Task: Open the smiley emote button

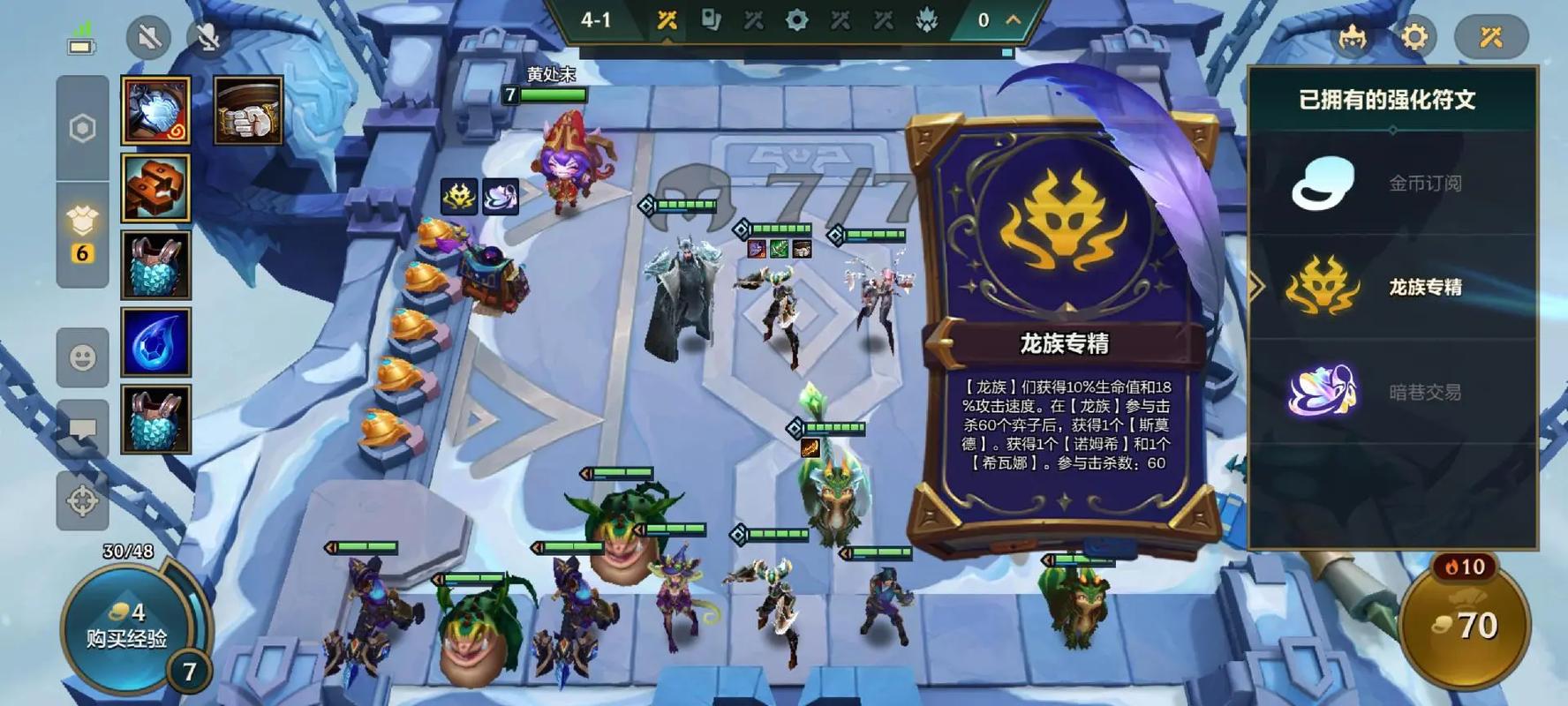Action: 82,357
